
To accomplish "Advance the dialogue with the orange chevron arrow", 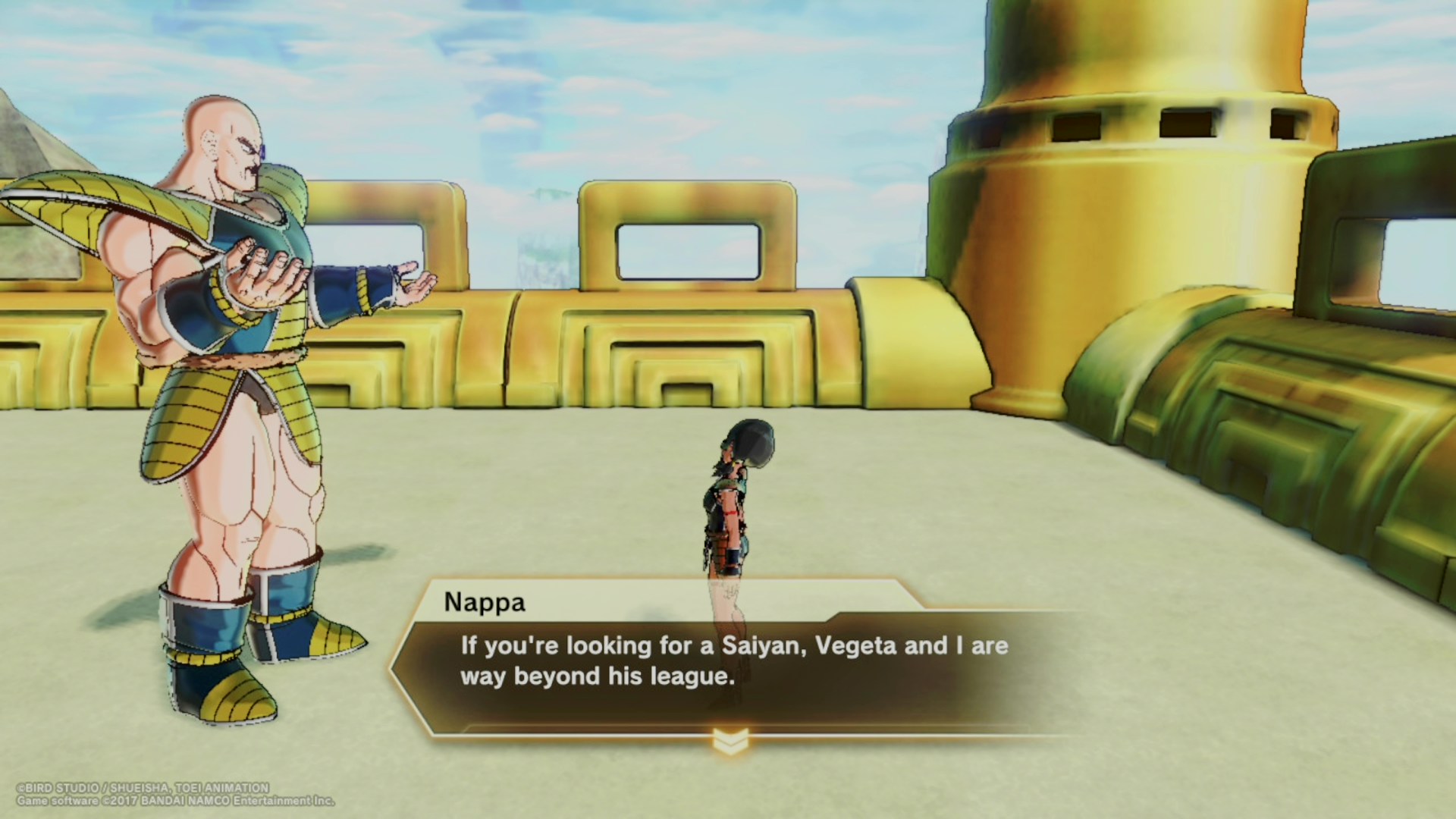I will click(730, 741).
